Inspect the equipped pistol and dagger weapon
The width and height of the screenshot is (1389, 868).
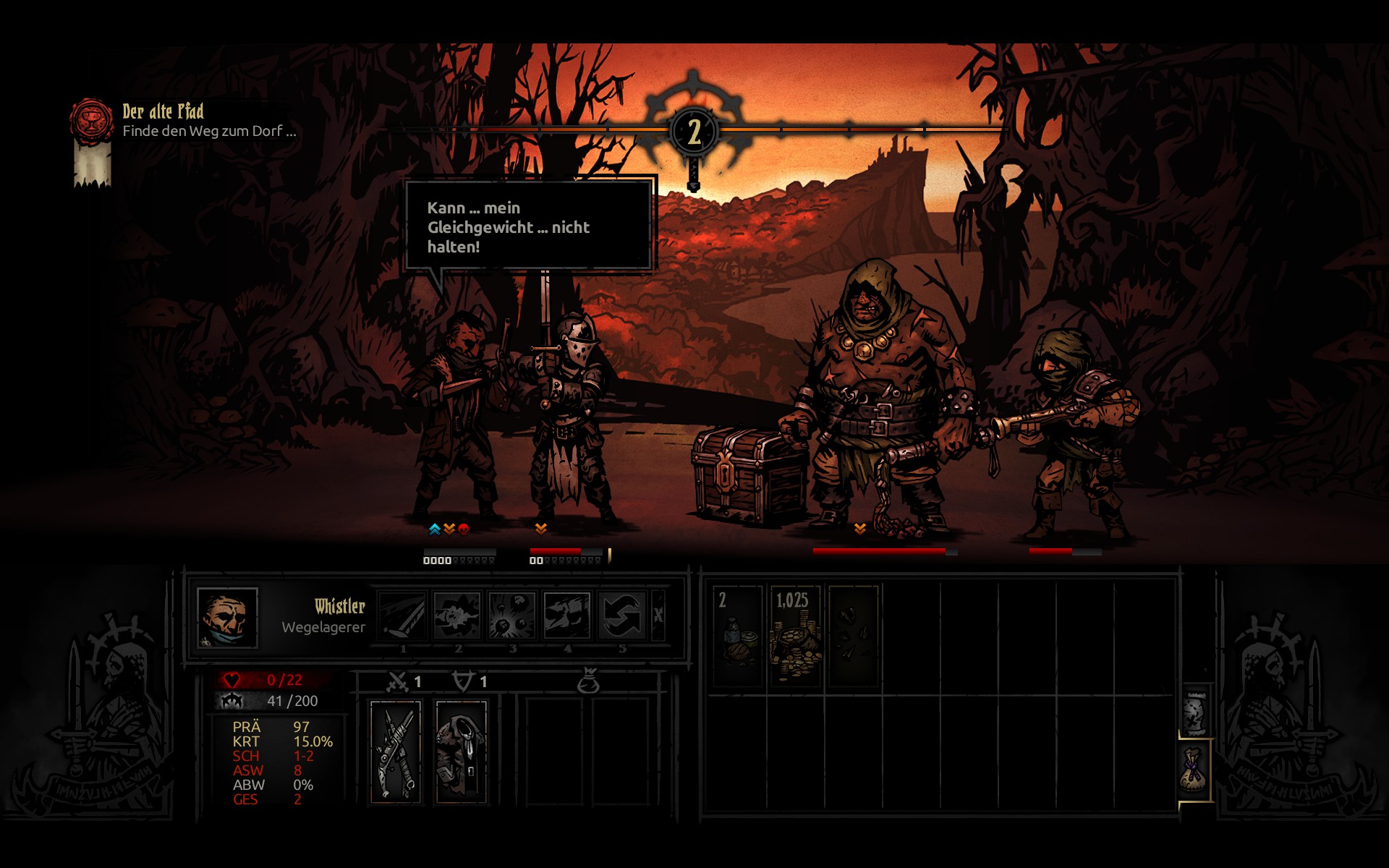(396, 752)
